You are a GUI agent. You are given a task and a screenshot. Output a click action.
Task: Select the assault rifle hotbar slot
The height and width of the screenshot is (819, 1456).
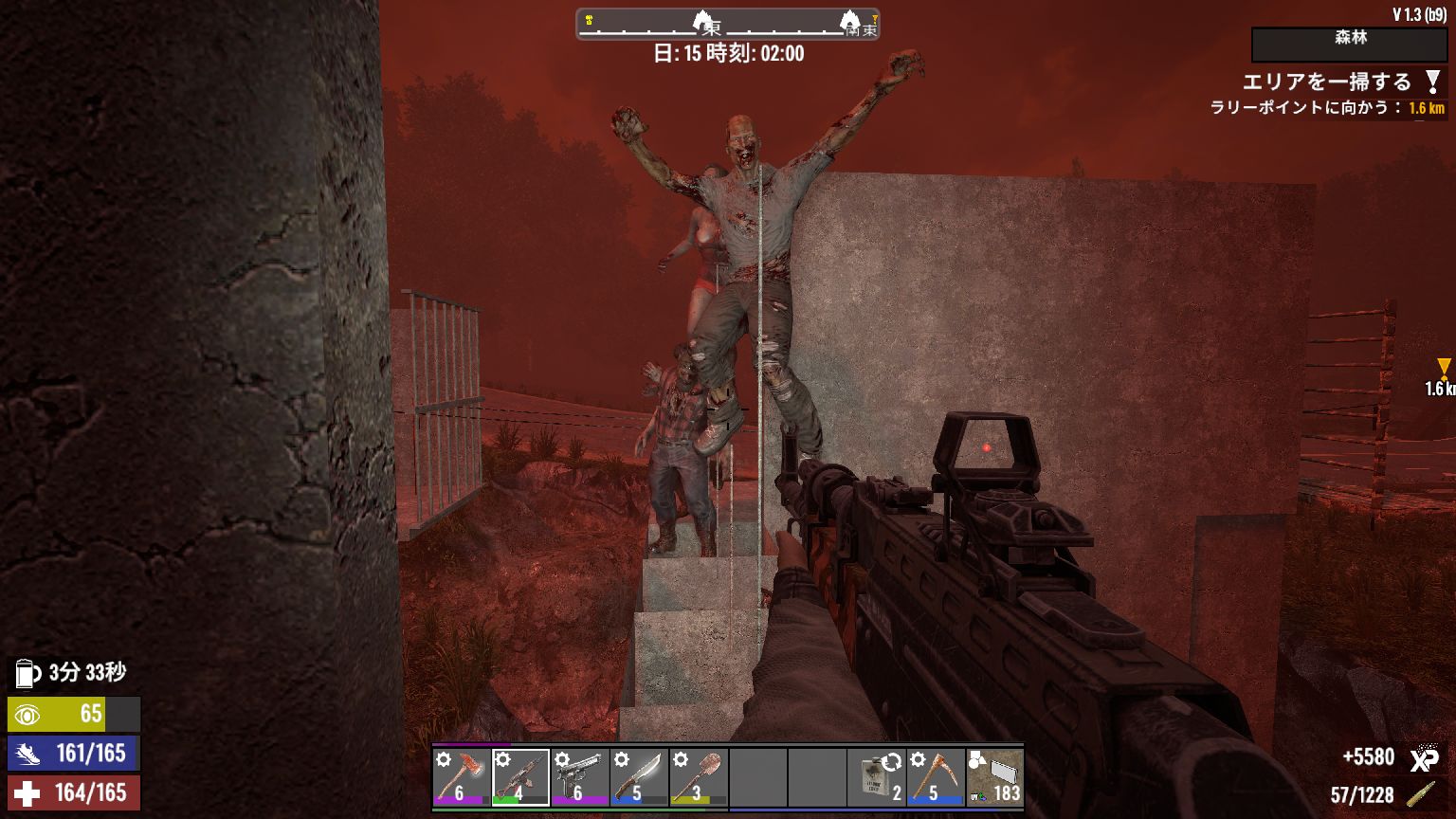[520, 777]
